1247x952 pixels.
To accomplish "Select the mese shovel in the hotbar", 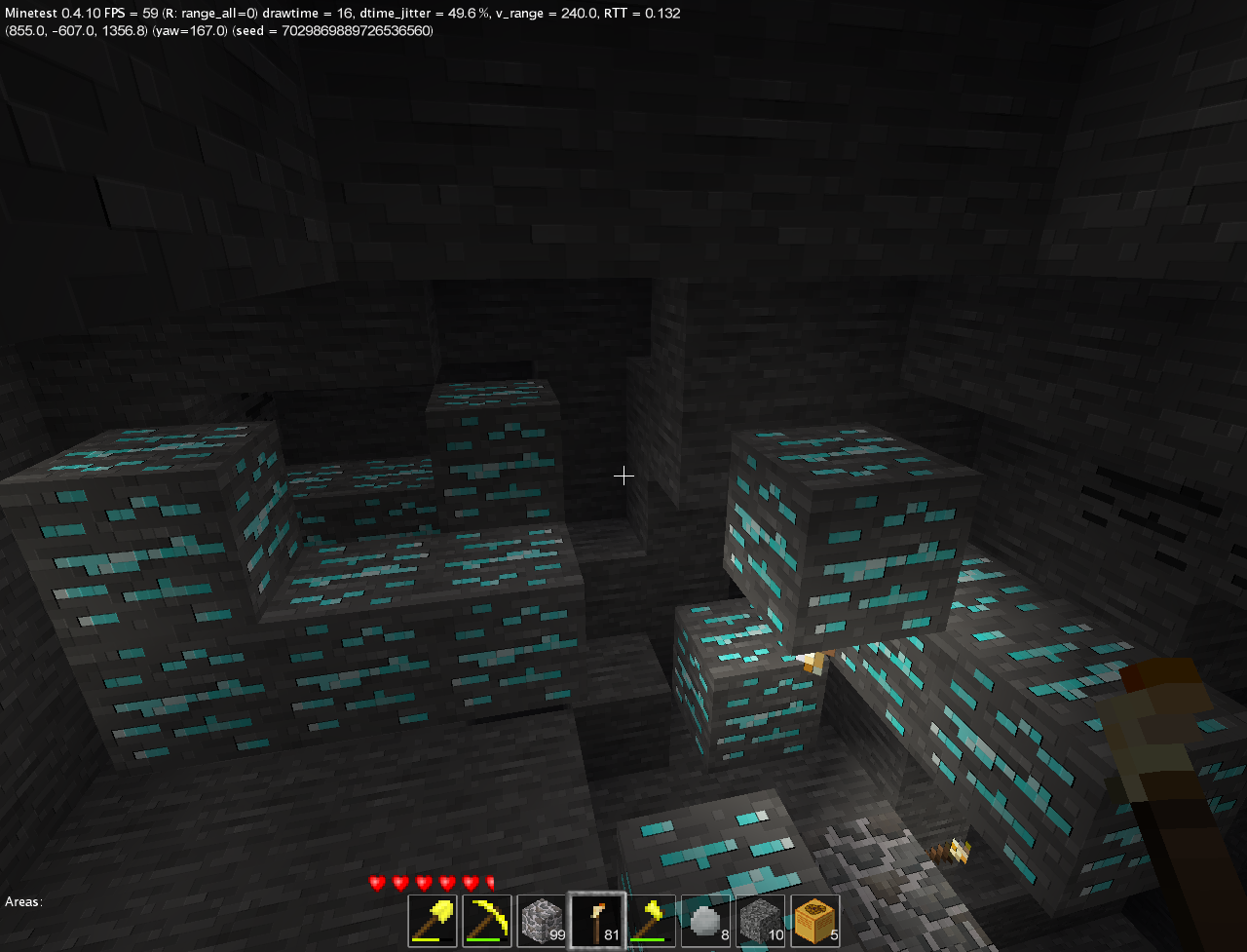I will tap(433, 919).
